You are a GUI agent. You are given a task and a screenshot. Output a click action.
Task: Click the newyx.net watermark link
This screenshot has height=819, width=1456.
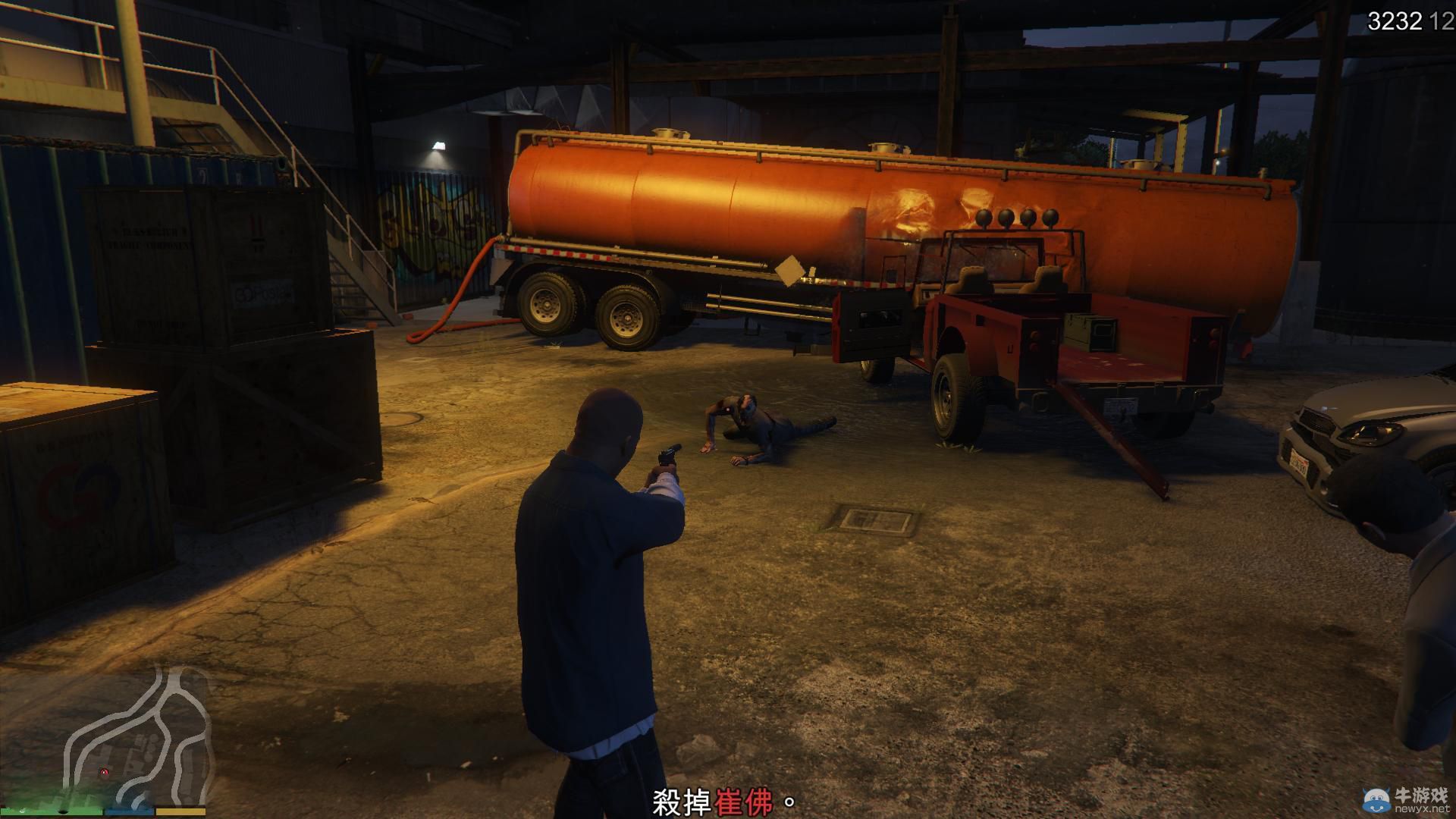[1423, 808]
